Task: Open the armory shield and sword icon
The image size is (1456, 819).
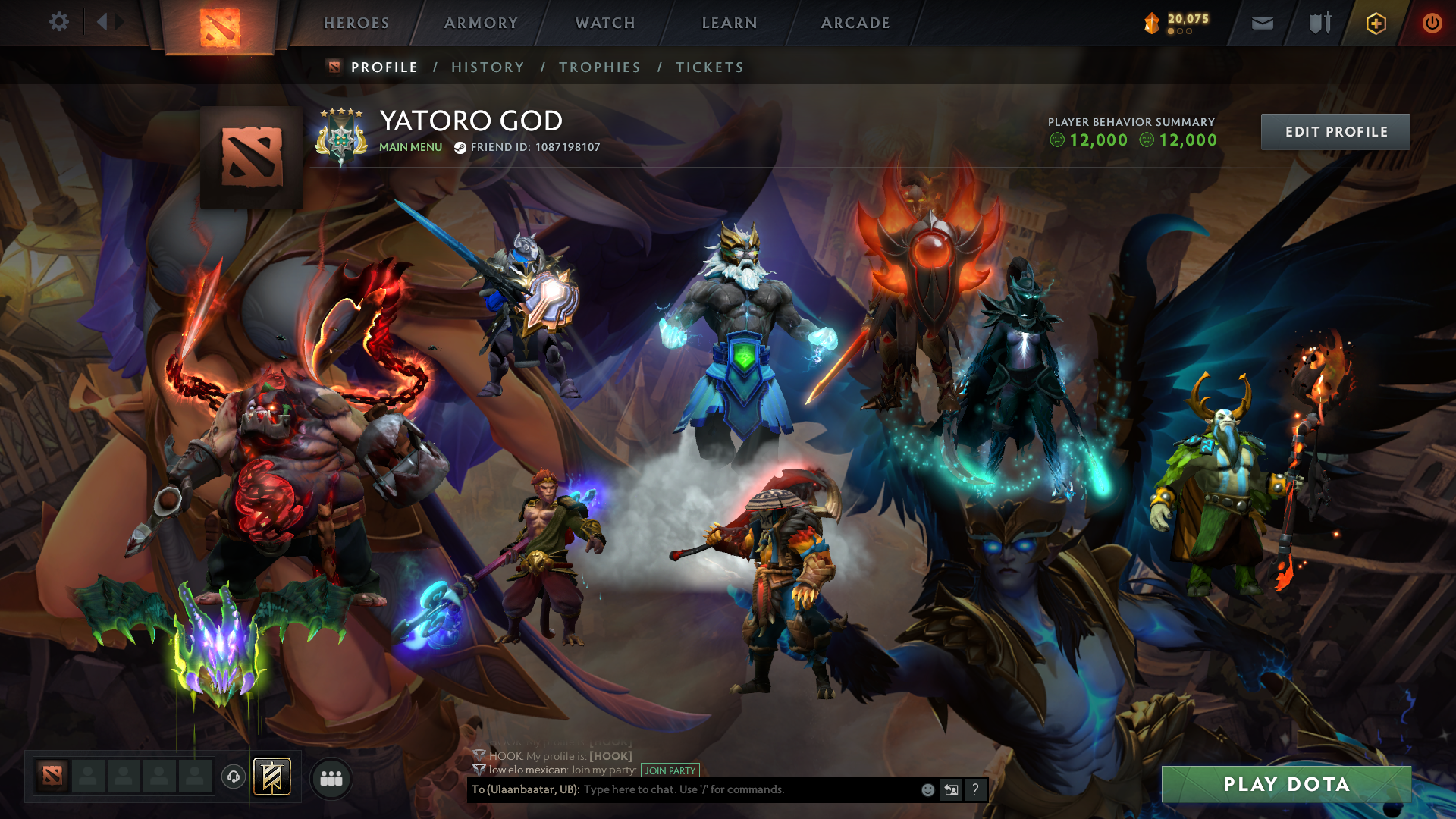Action: (1319, 23)
